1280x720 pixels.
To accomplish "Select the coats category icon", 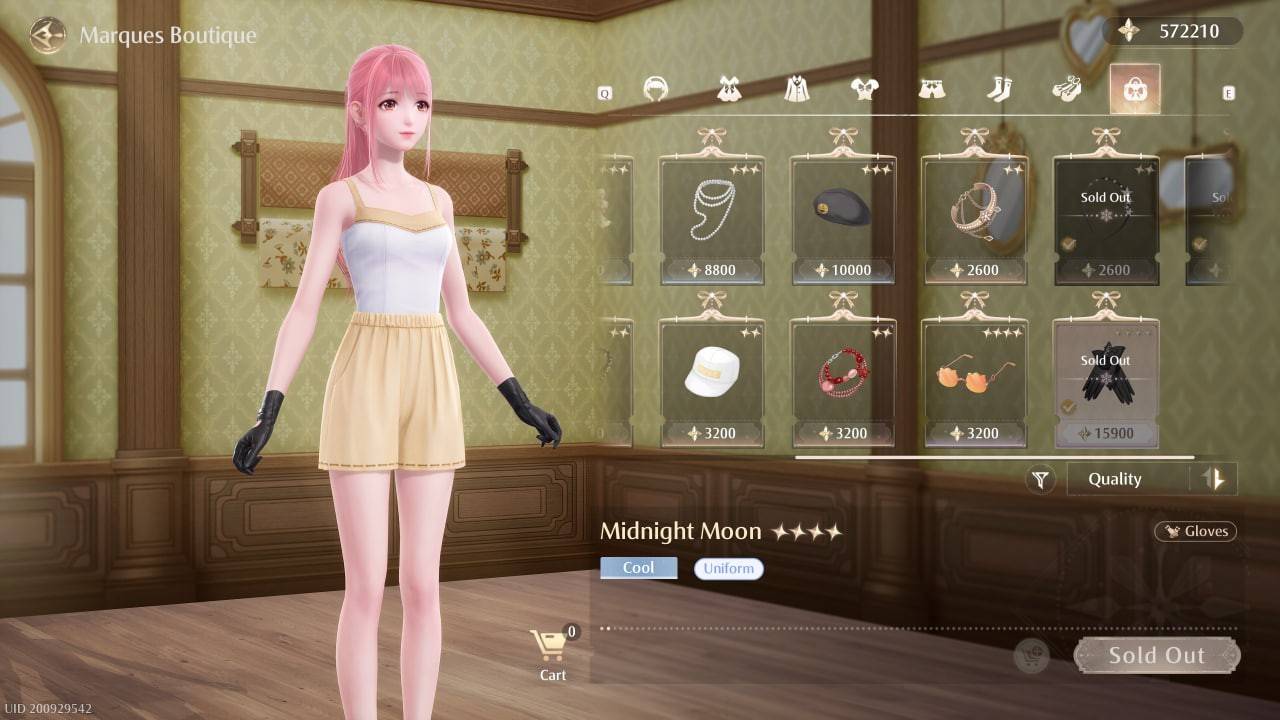I will point(796,89).
